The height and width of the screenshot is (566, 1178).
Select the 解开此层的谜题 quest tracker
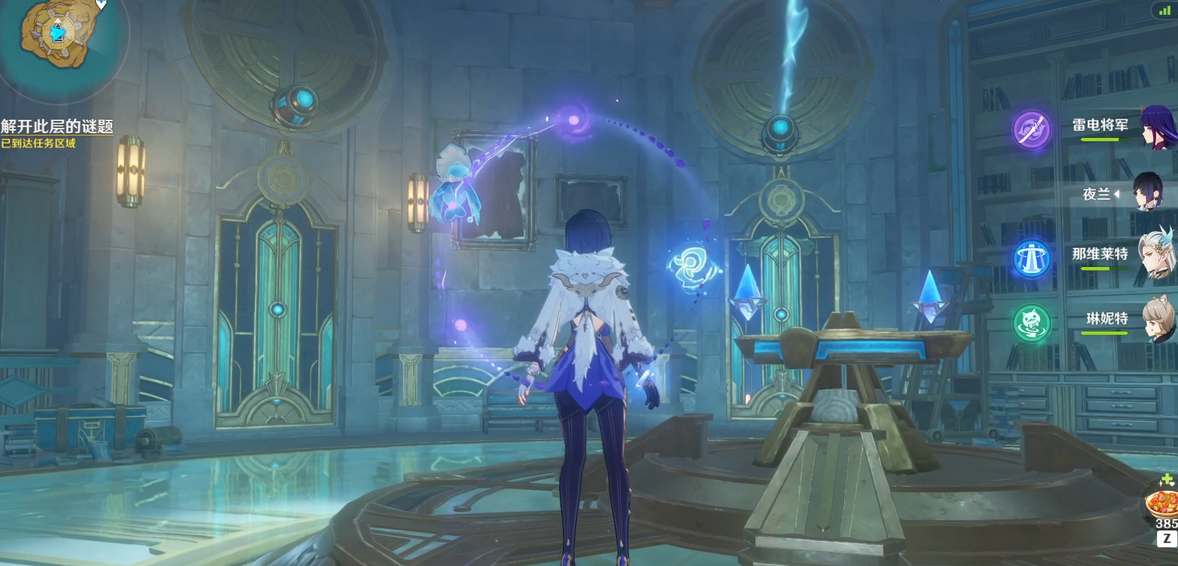pyautogui.click(x=57, y=126)
